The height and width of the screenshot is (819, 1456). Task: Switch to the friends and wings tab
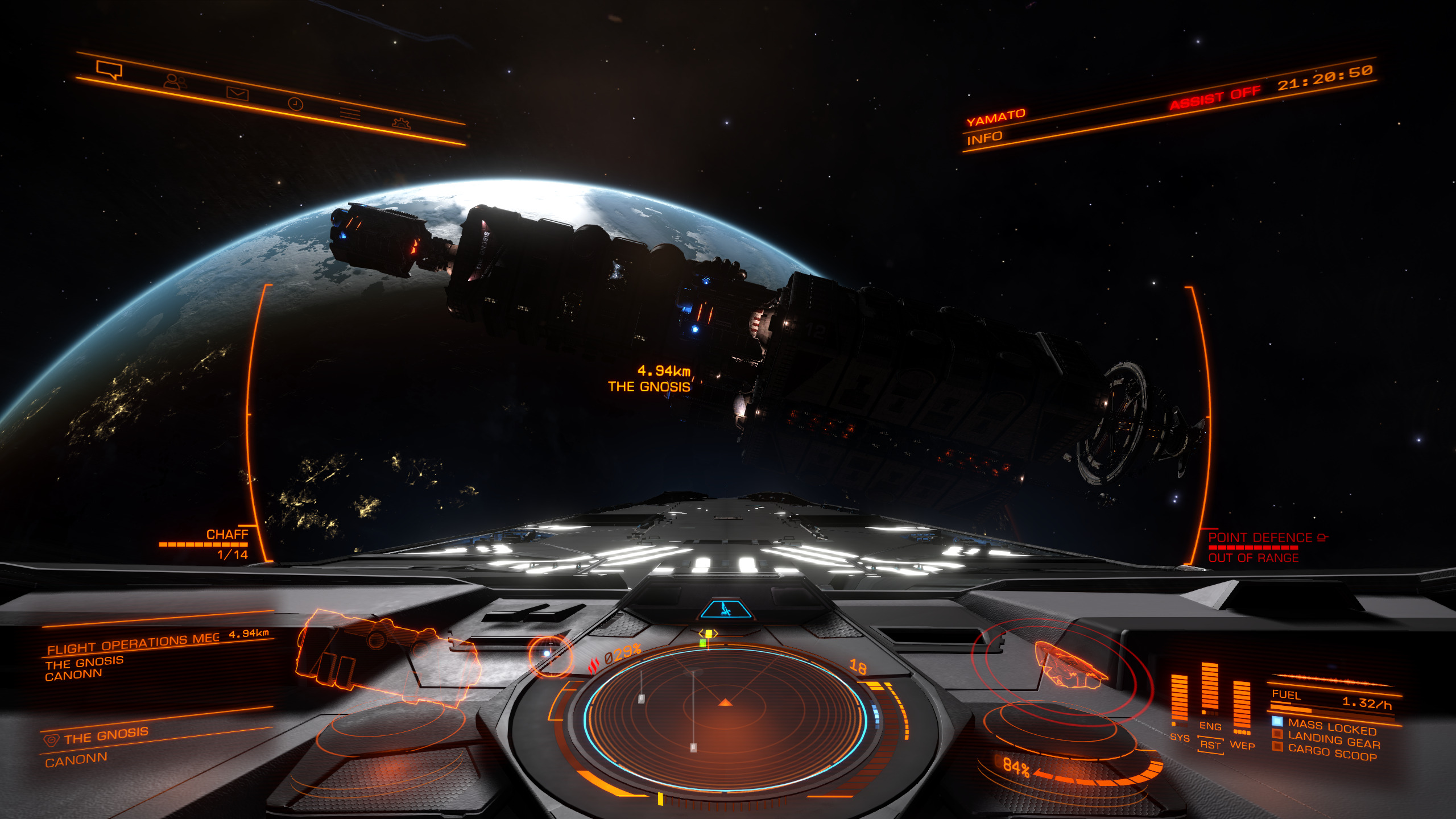175,82
